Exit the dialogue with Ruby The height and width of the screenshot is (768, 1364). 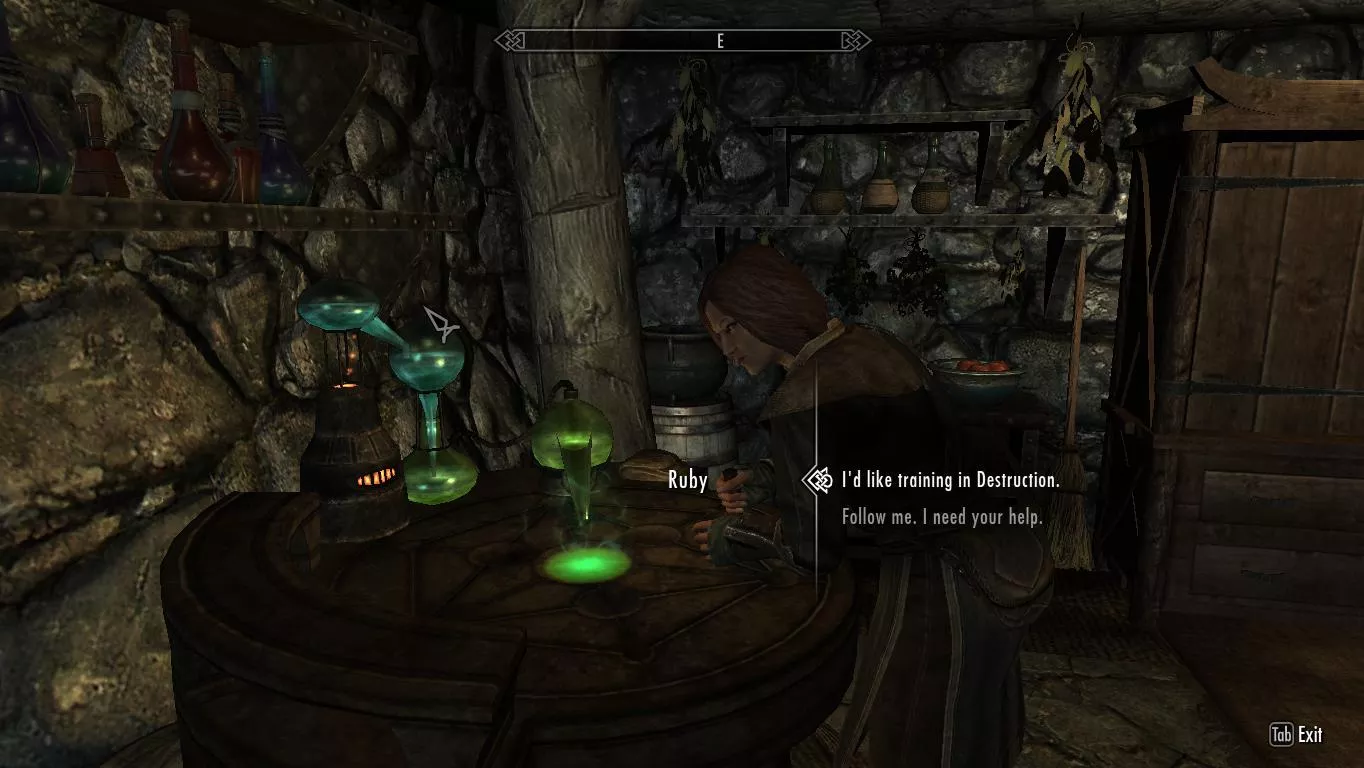pyautogui.click(x=1296, y=735)
